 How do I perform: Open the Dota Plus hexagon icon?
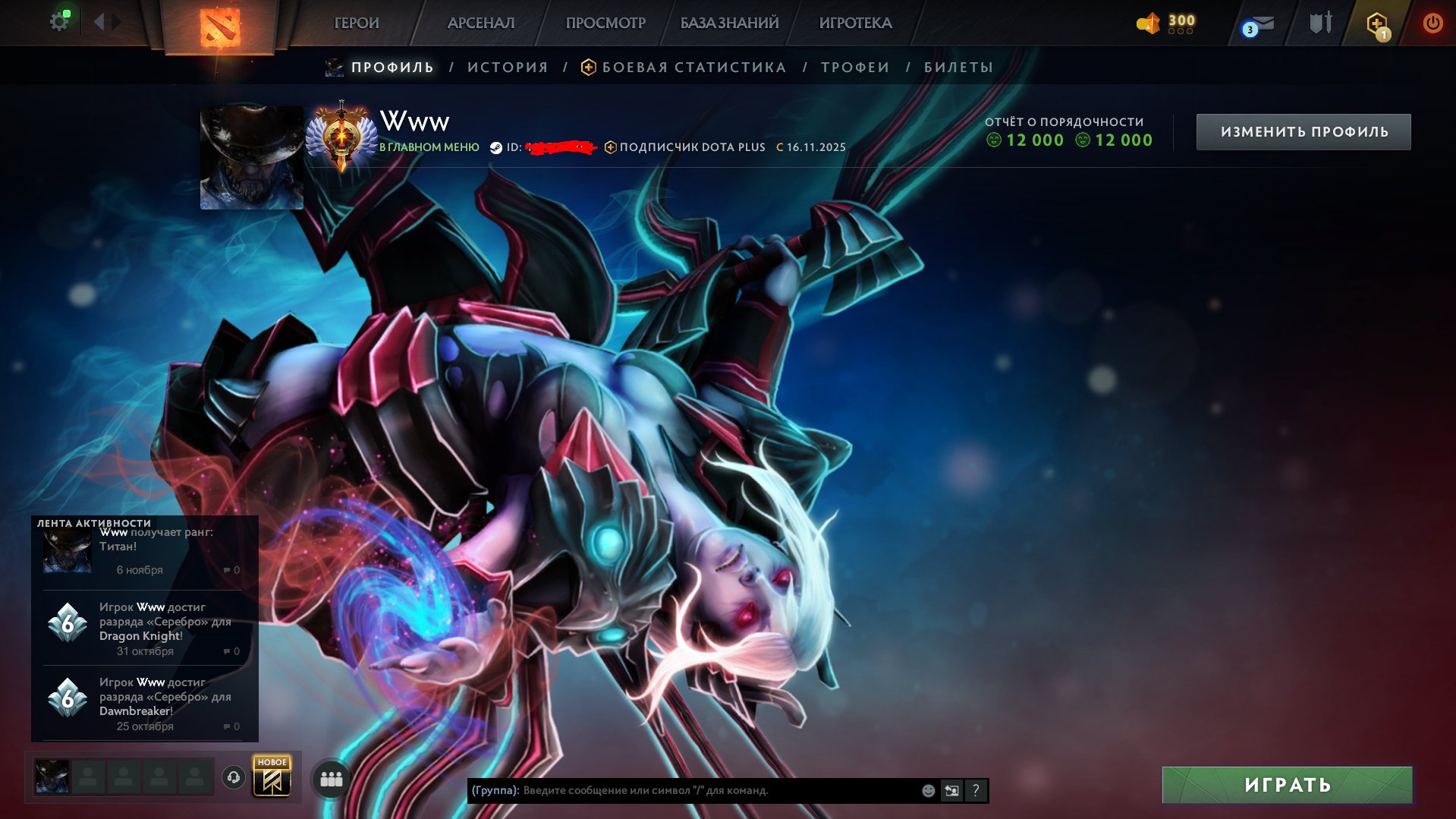[1378, 23]
